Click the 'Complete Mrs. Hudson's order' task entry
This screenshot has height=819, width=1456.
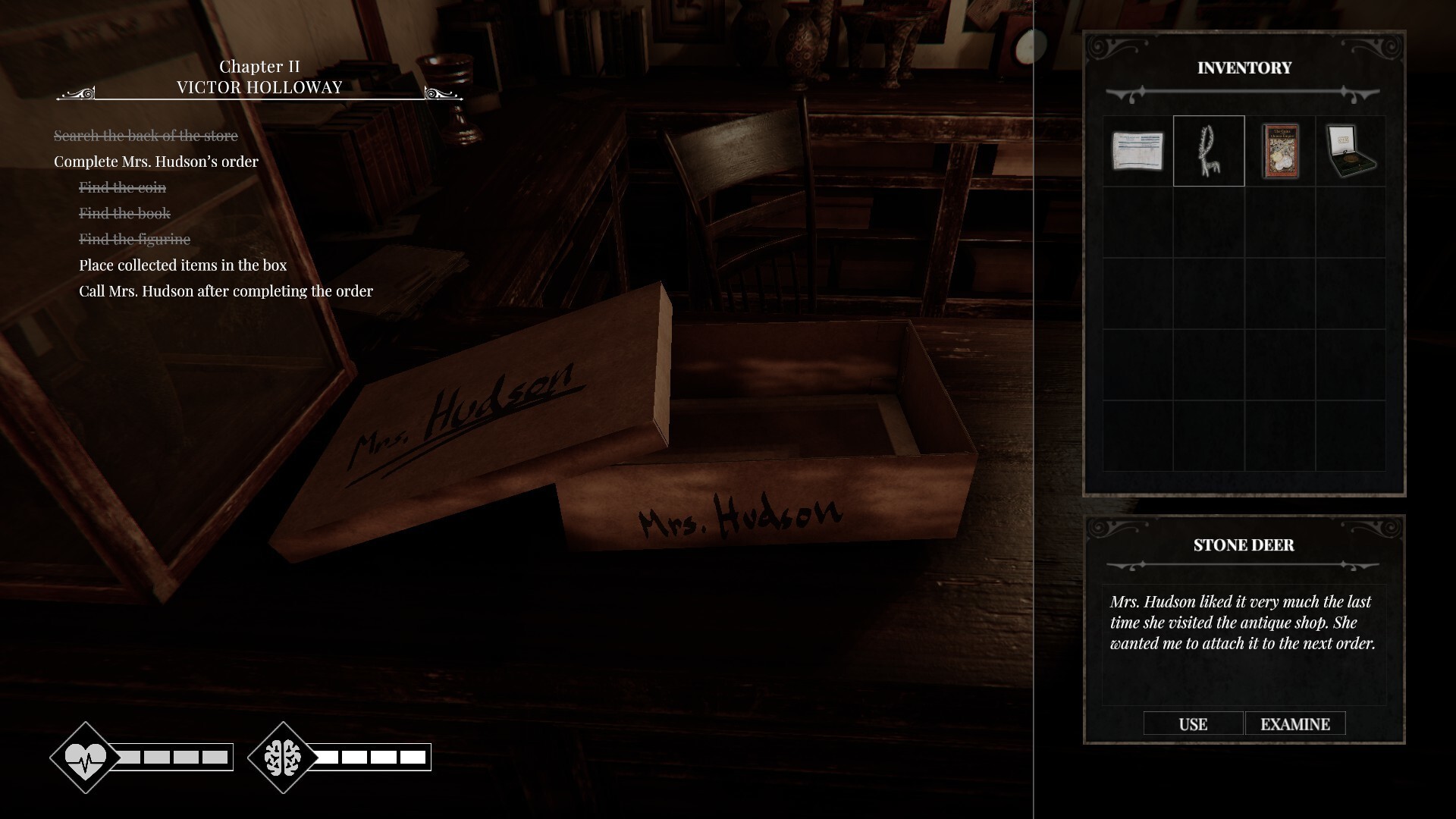pyautogui.click(x=155, y=162)
